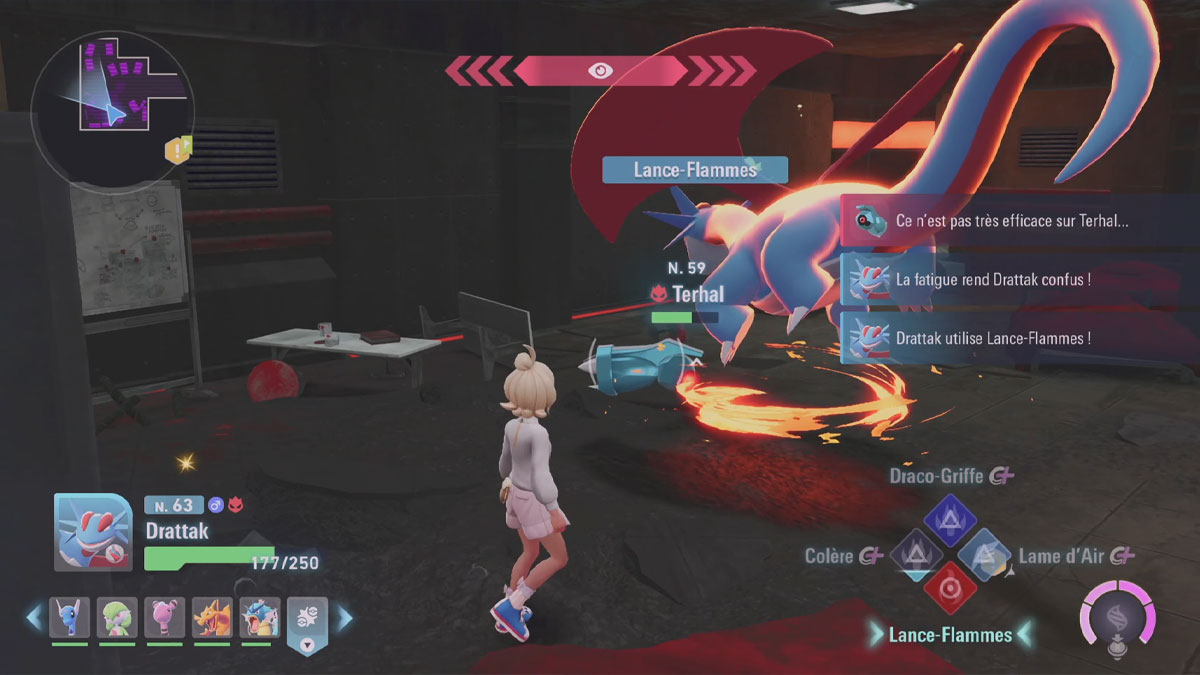Viewport: 1200px width, 675px height.
Task: Send out Charizard from the party
Action: [211, 617]
